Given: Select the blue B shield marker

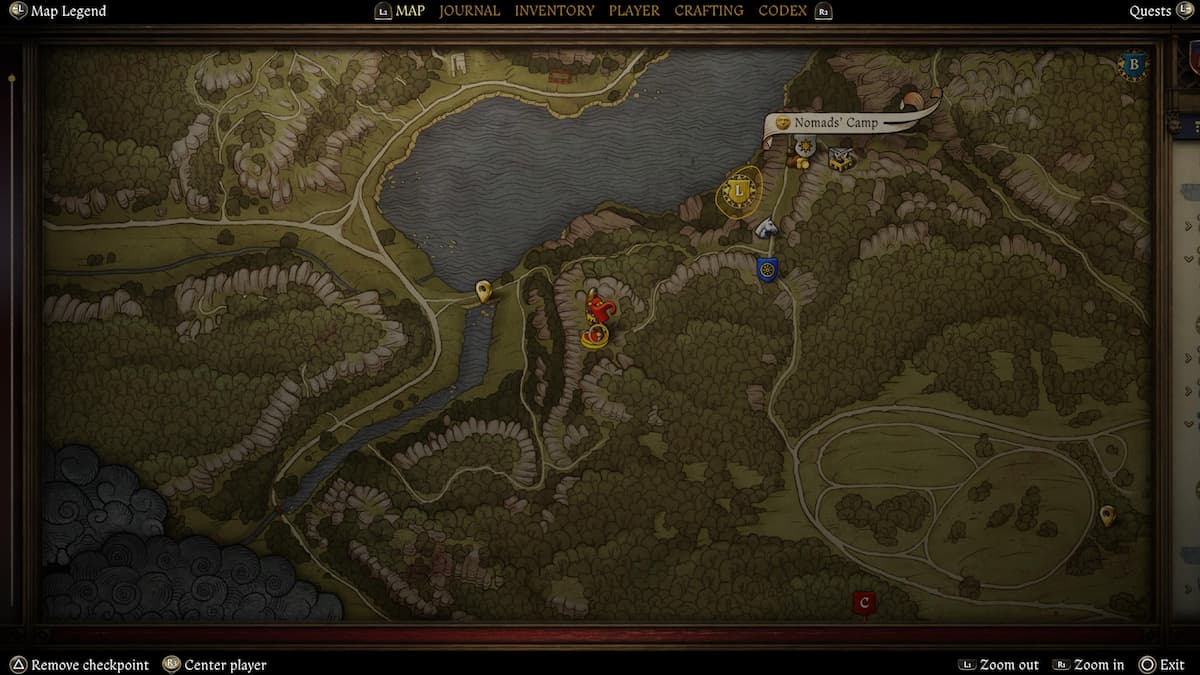Looking at the screenshot, I should click(1133, 66).
